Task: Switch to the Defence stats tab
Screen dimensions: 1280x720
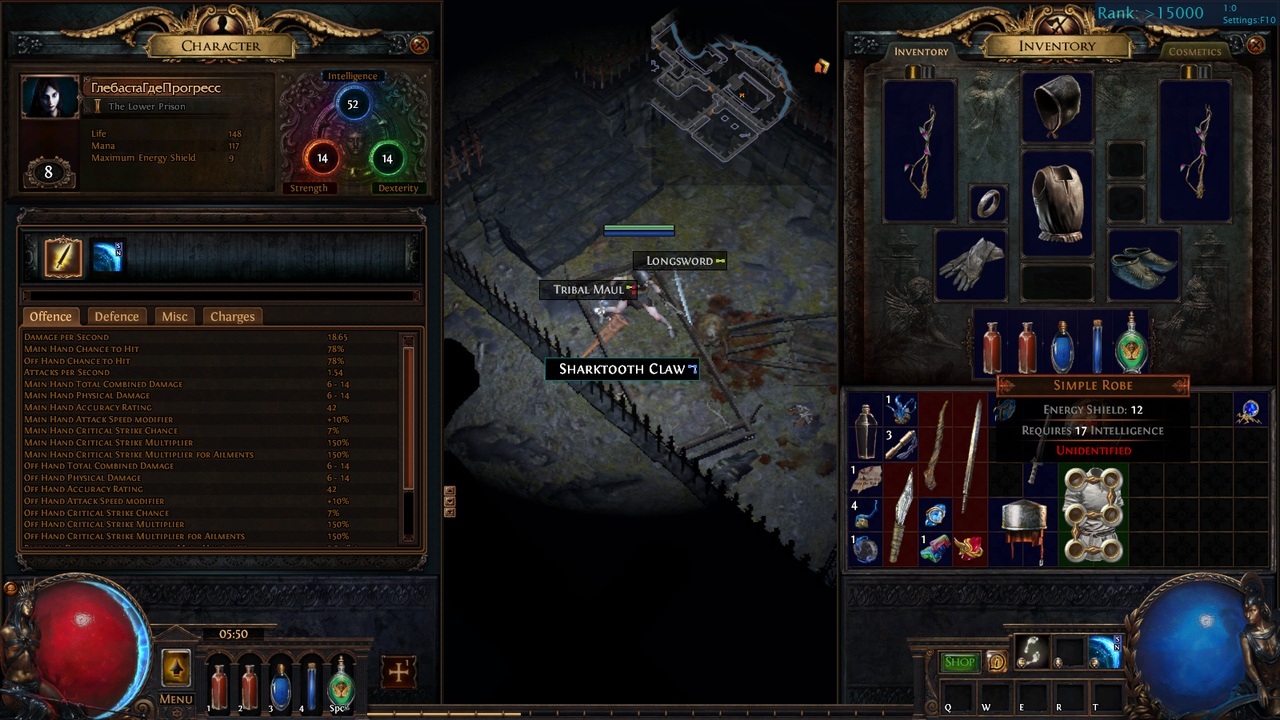Action: [x=116, y=316]
